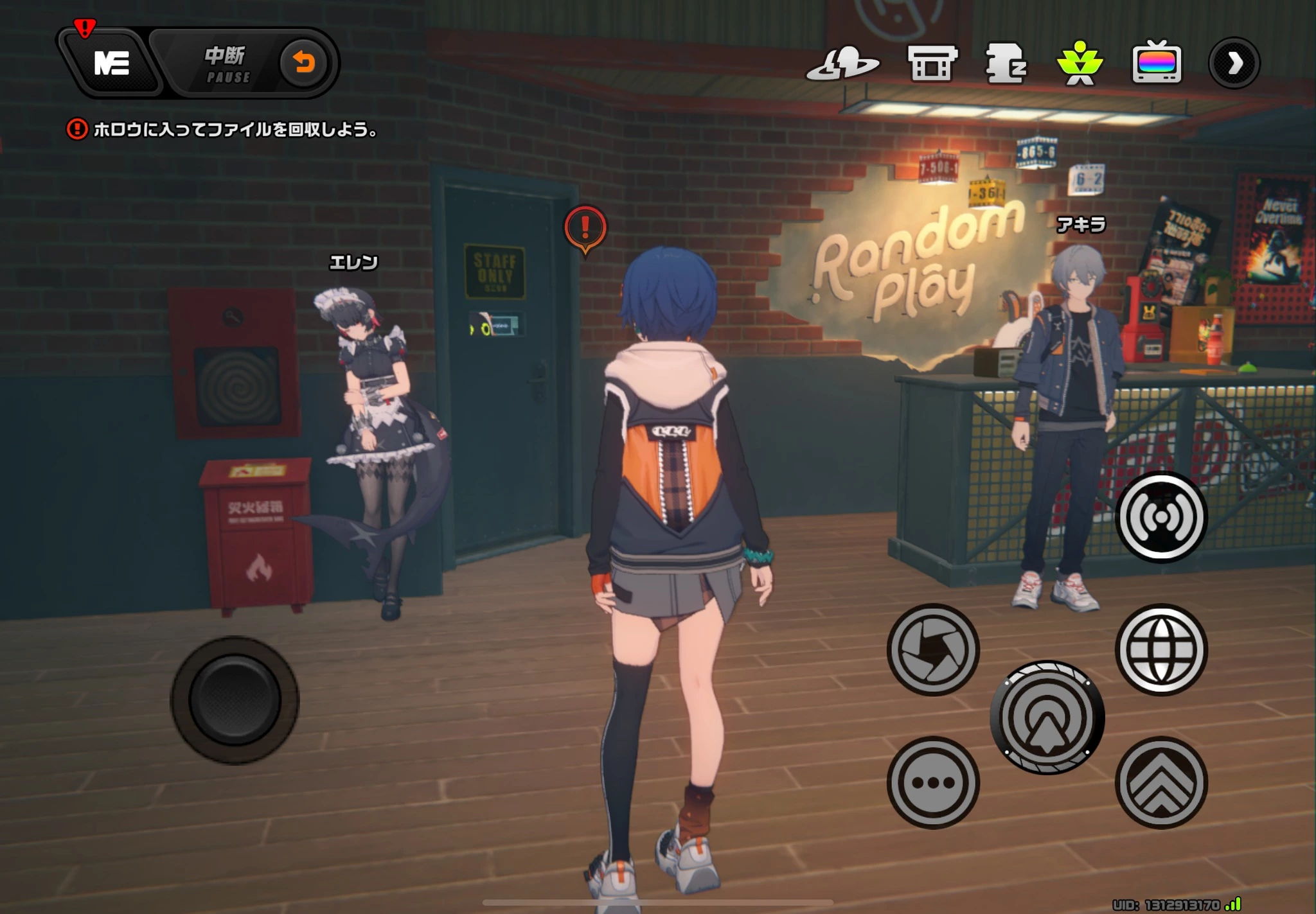Touch the virtual movement joystick

235,699
